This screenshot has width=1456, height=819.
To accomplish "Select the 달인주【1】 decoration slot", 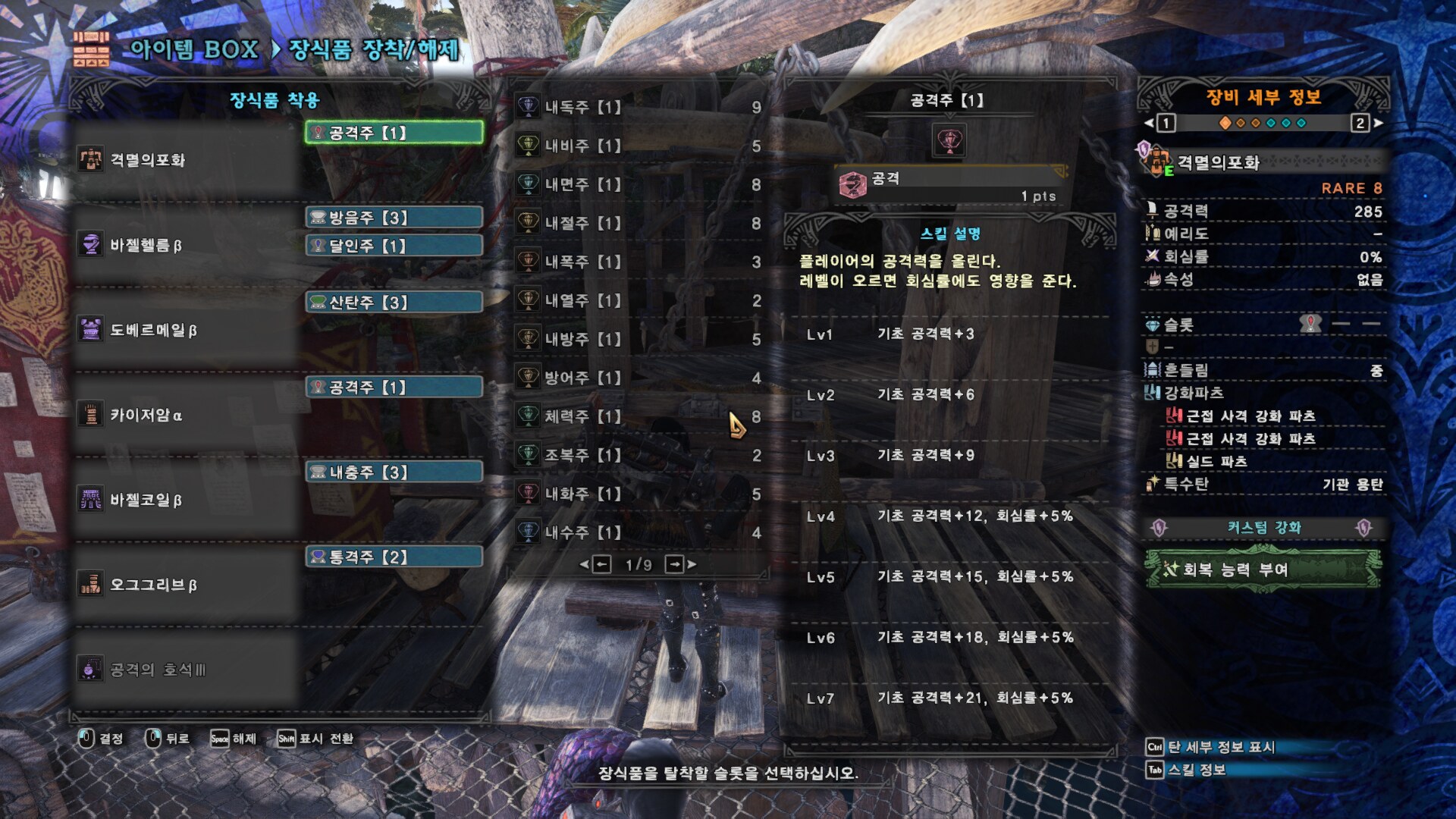I will [x=394, y=246].
